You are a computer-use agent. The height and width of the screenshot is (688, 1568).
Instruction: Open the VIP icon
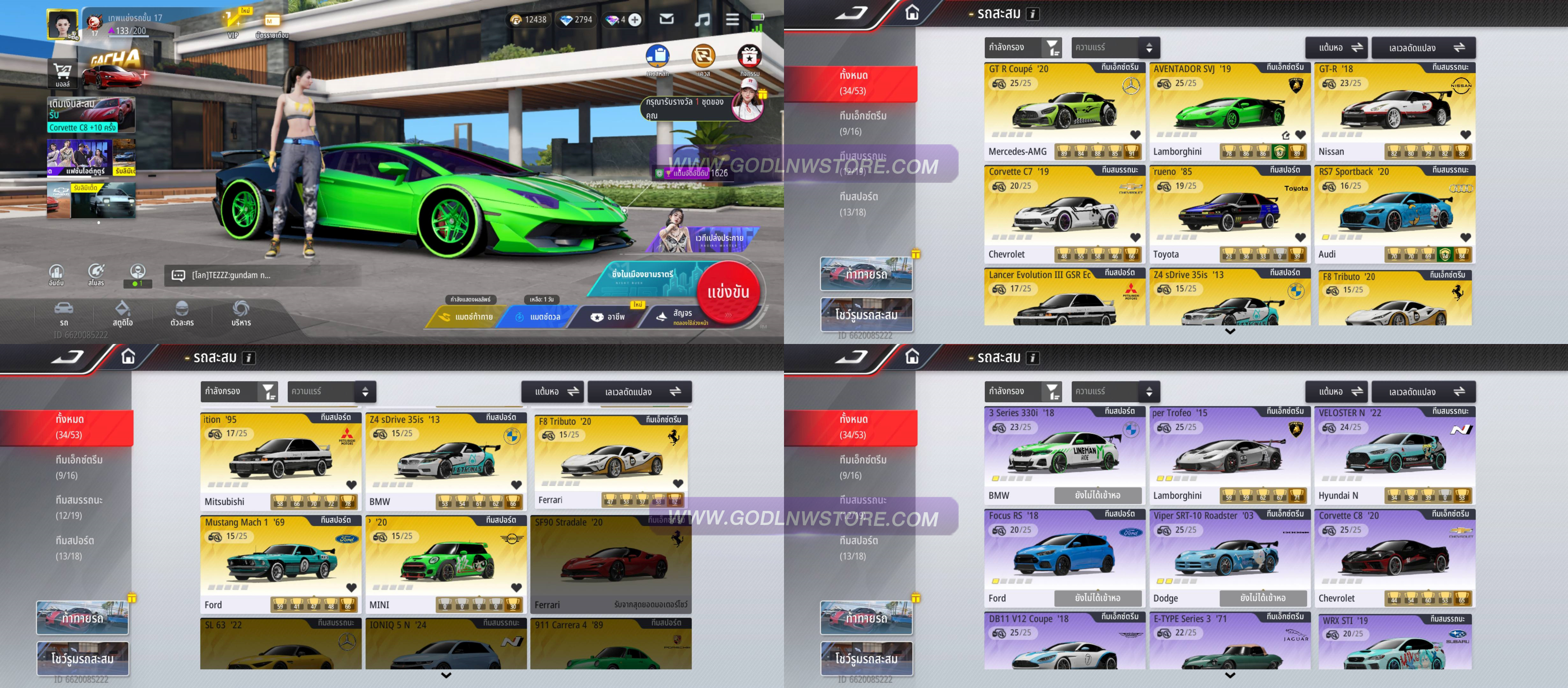[233, 23]
